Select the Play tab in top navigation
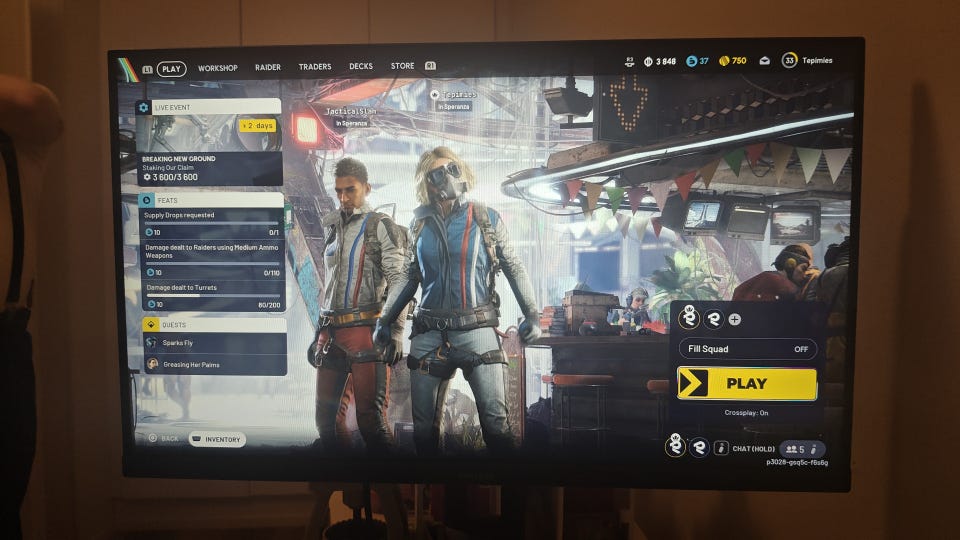 tap(172, 69)
